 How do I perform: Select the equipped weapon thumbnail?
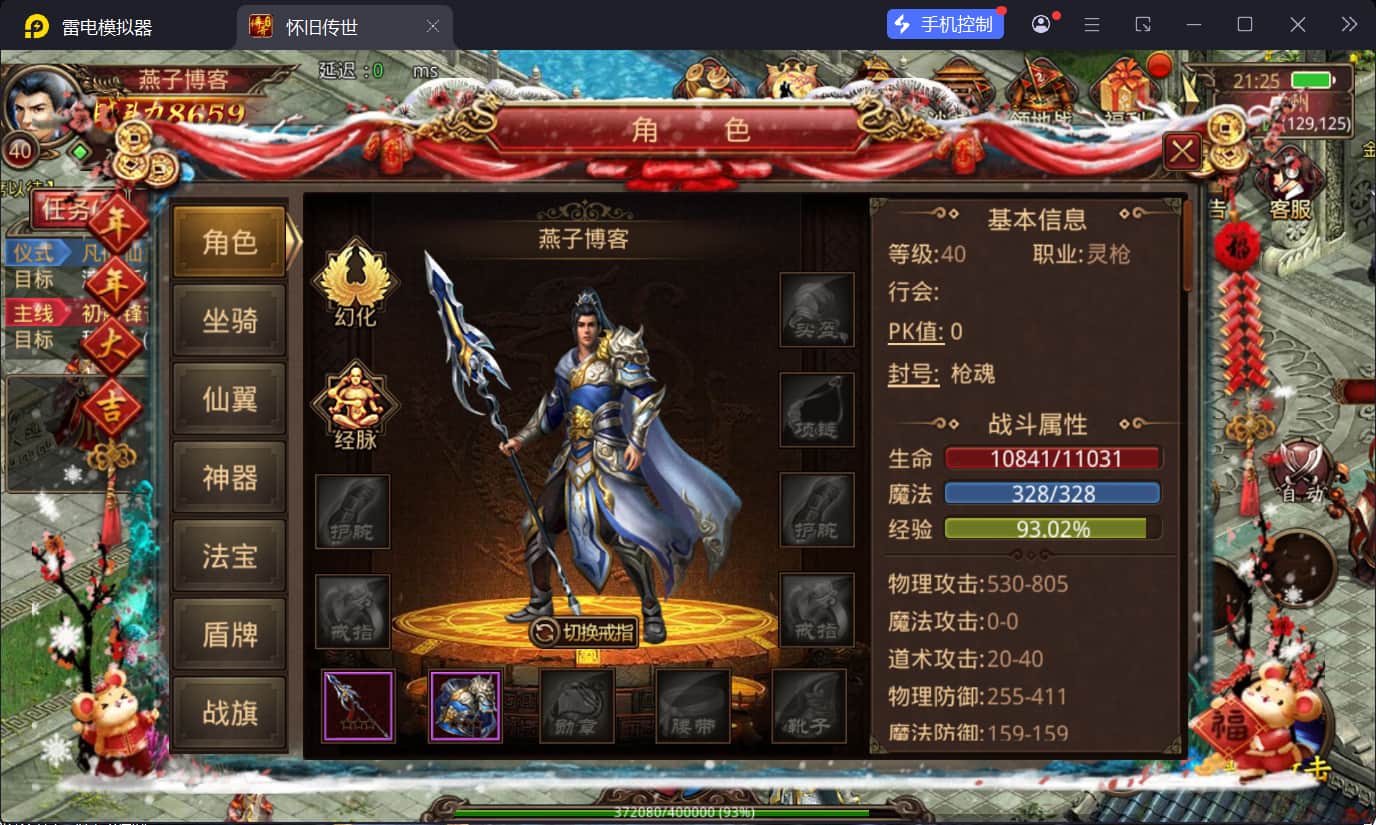click(357, 705)
